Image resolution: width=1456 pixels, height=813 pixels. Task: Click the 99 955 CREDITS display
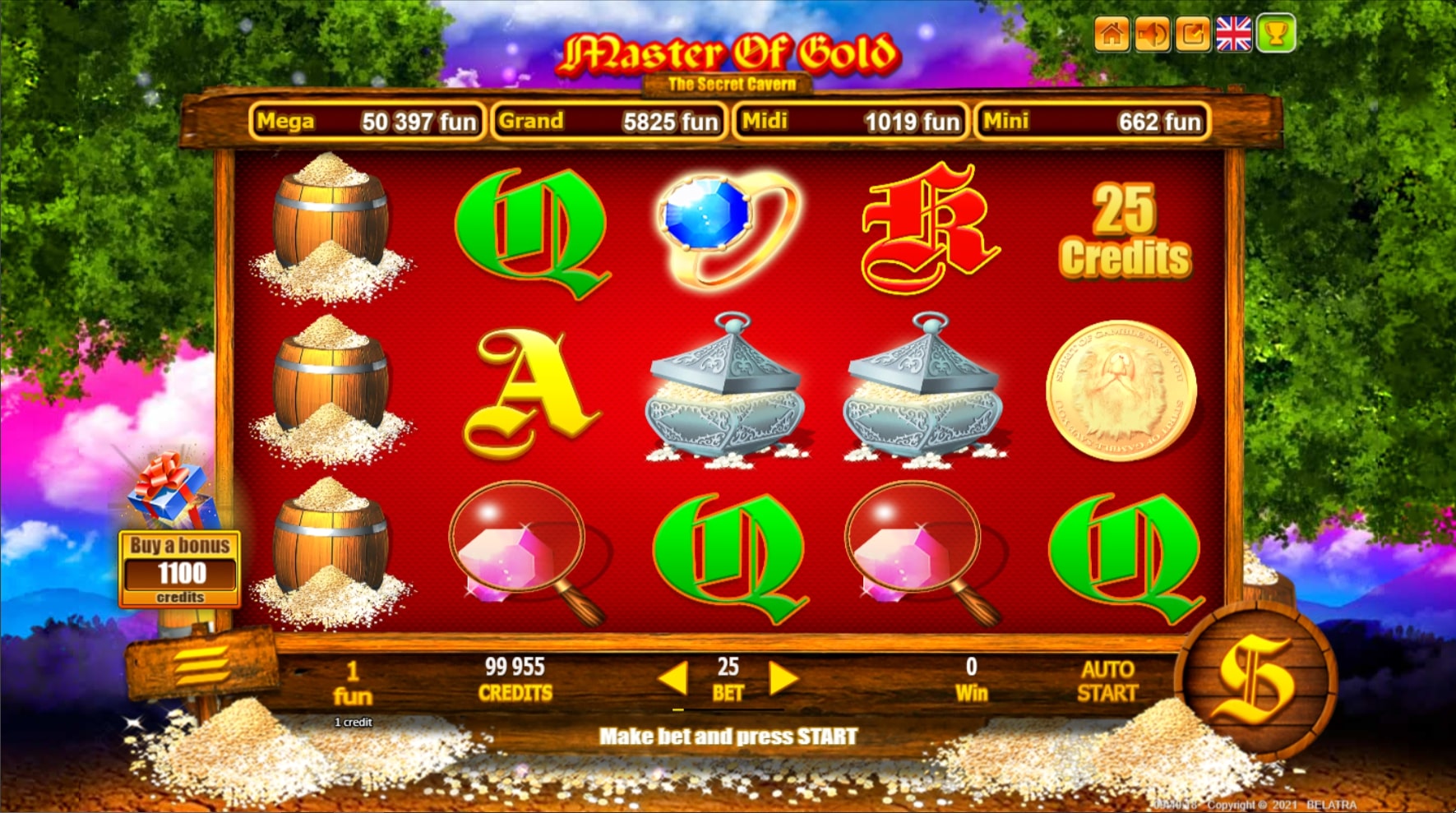coord(515,680)
